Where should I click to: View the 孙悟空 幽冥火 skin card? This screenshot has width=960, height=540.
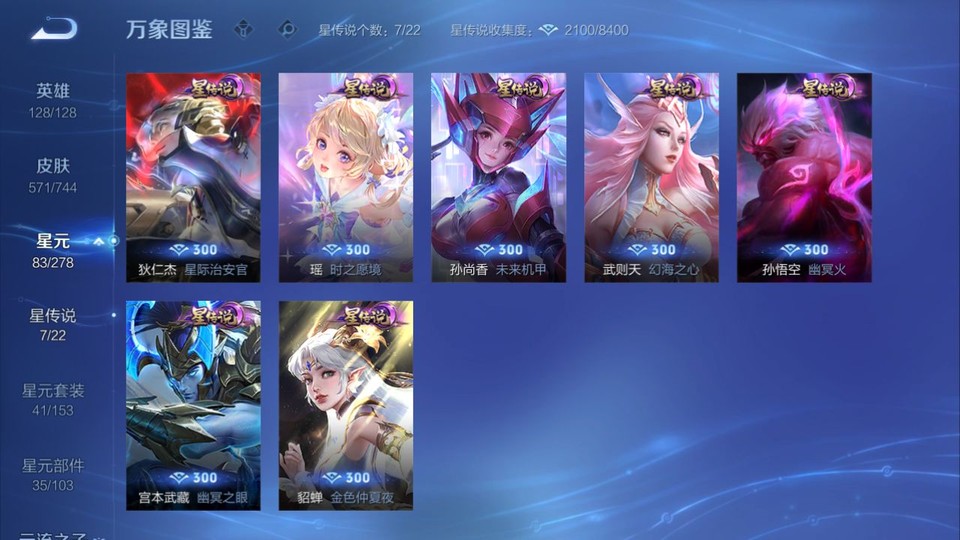pos(804,177)
